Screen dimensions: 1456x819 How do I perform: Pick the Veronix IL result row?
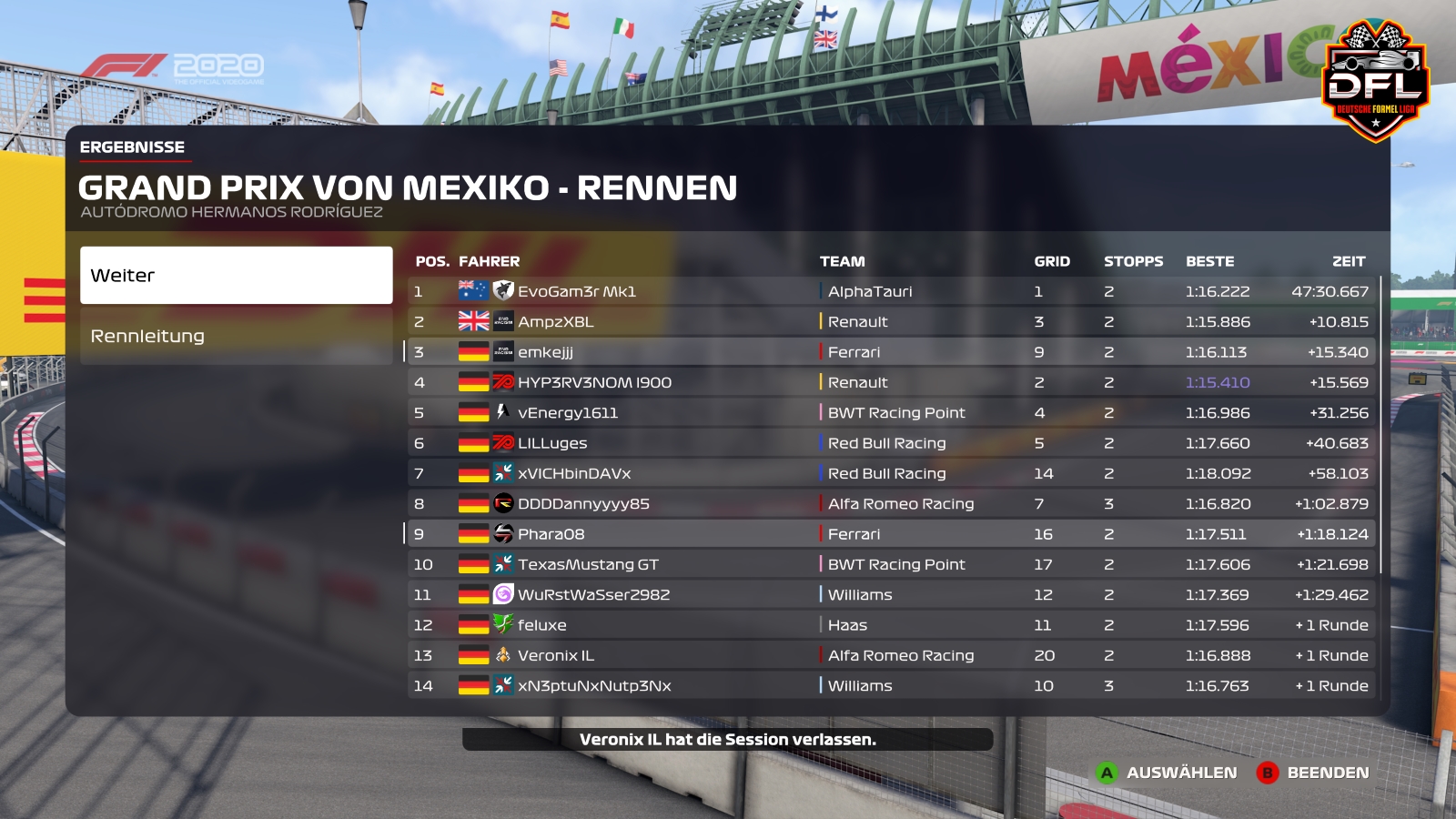(555, 655)
